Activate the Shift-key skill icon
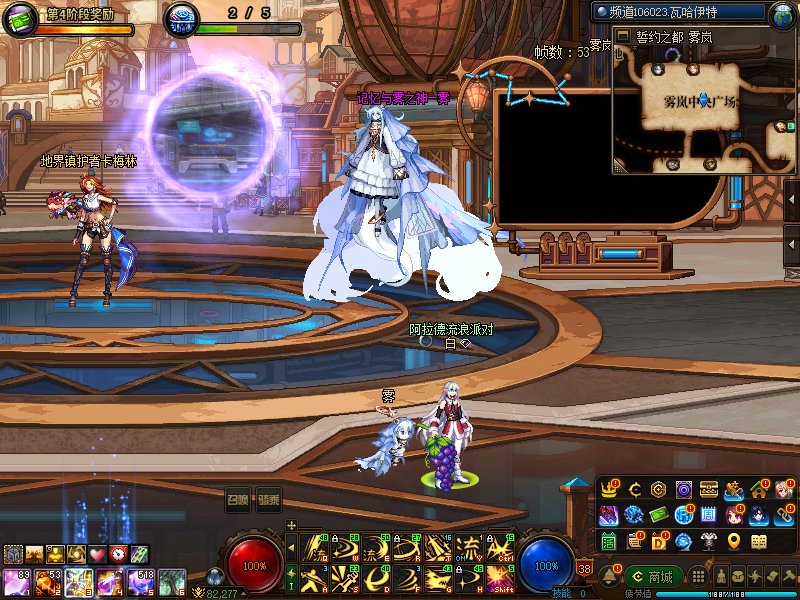 500,577
